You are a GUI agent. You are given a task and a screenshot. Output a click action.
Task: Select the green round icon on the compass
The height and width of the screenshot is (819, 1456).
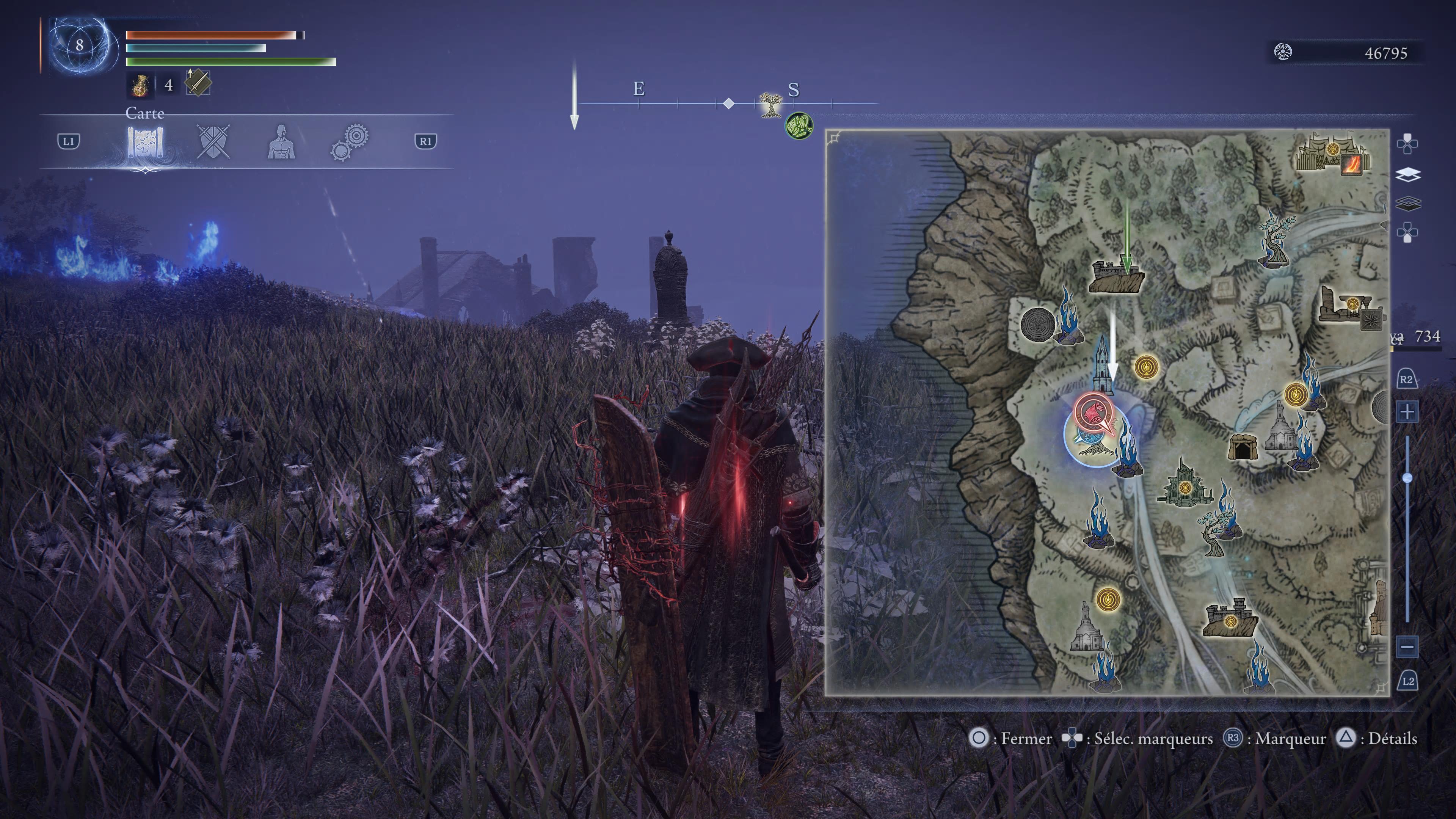[x=799, y=125]
